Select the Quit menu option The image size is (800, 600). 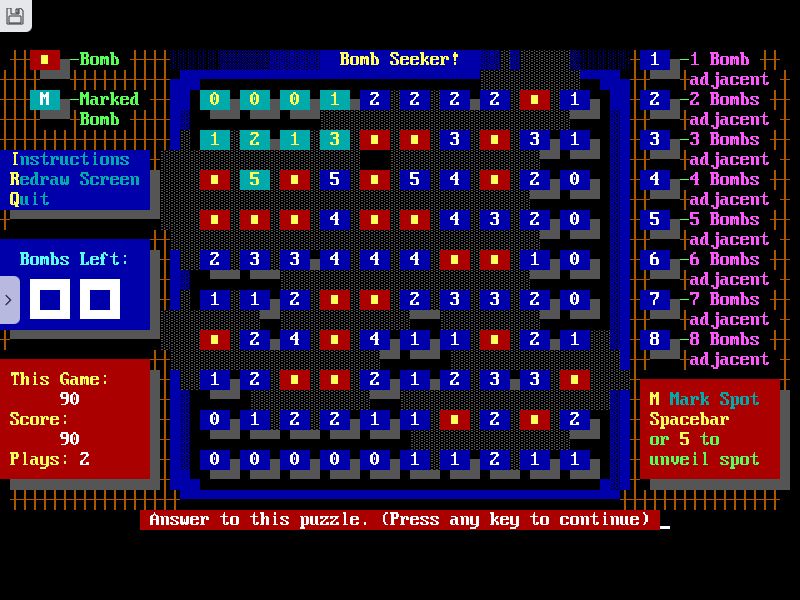(x=30, y=199)
